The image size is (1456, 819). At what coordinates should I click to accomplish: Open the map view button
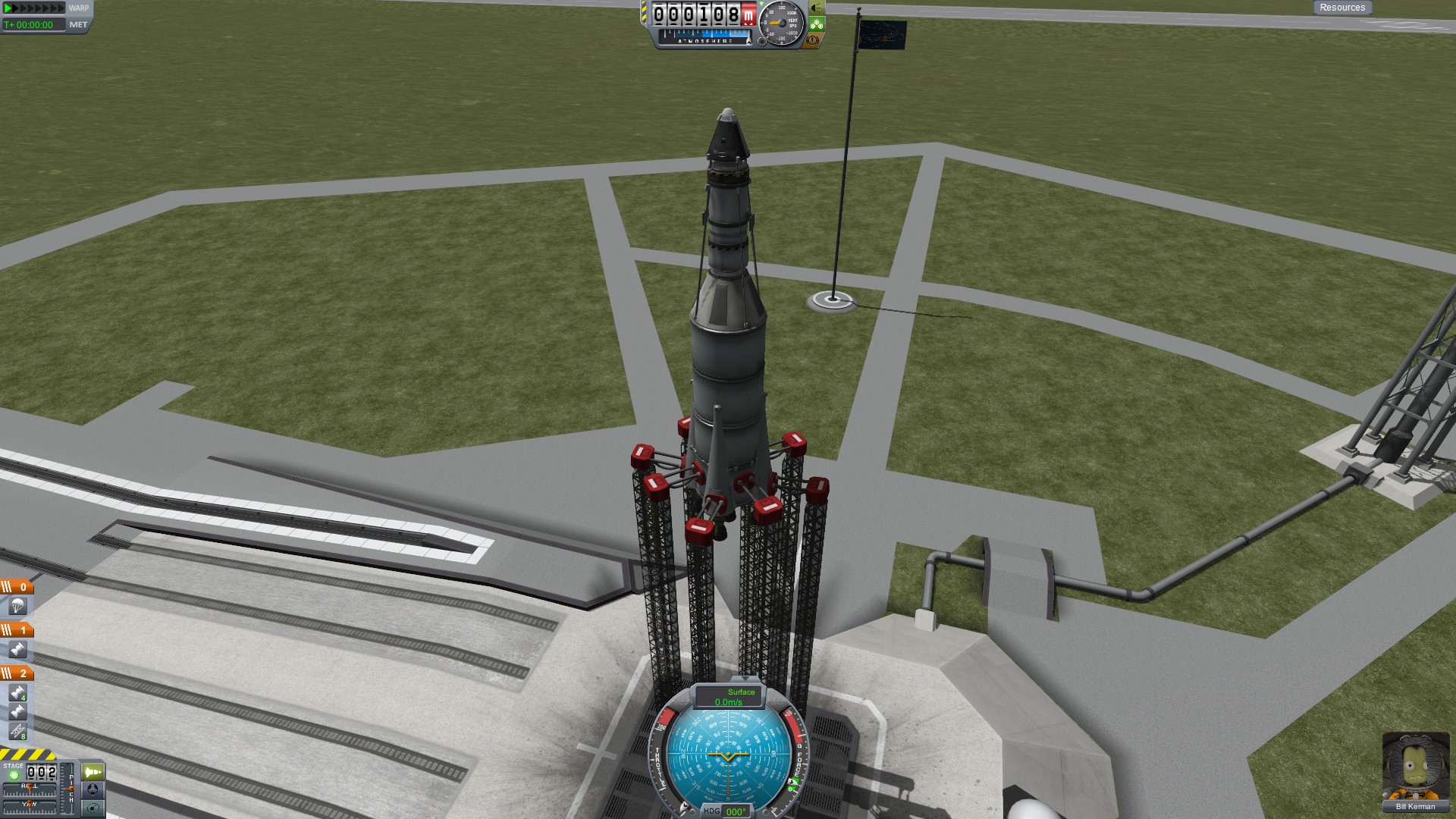[93, 808]
